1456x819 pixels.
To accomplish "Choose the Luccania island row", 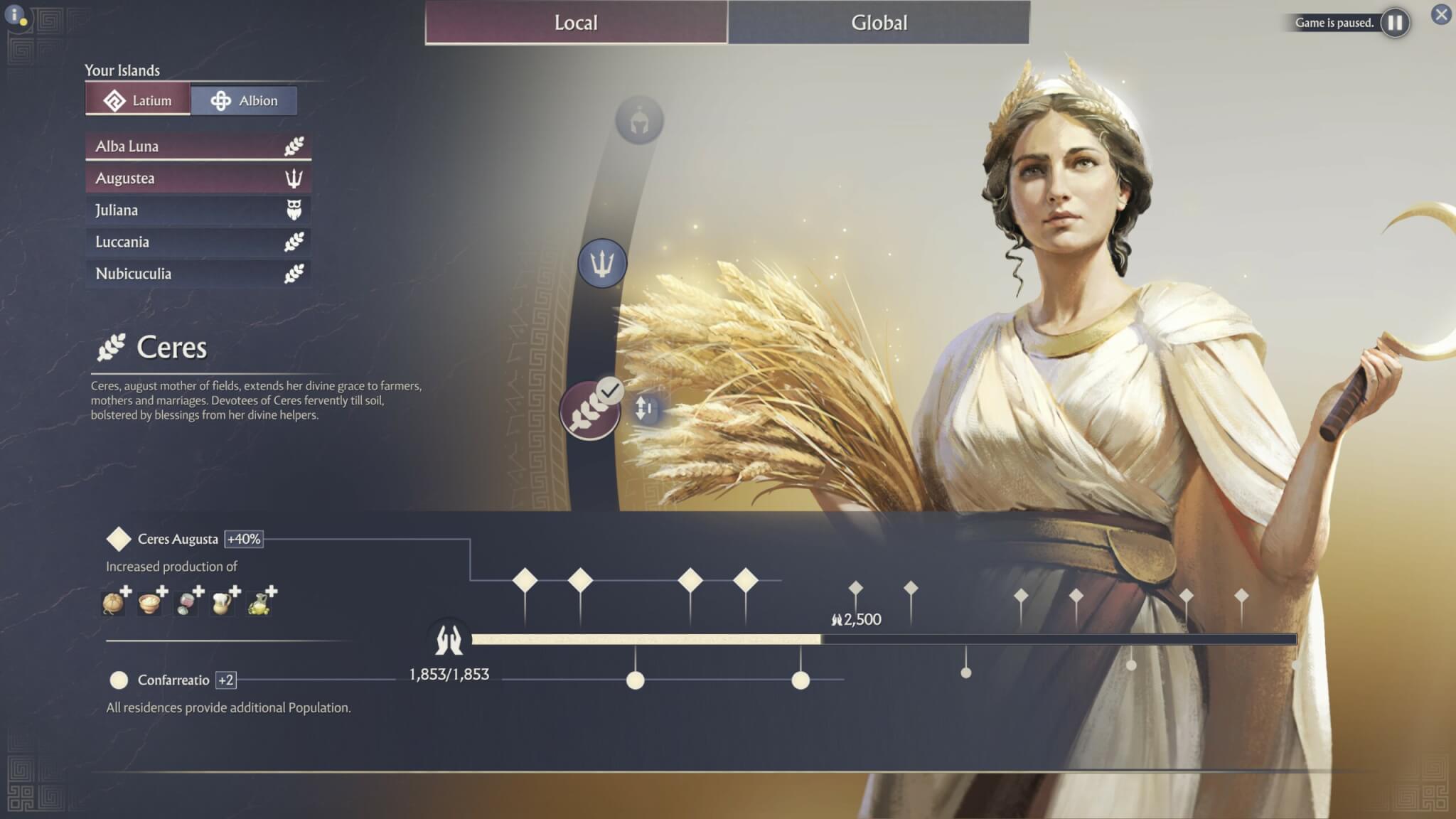I will click(x=198, y=242).
